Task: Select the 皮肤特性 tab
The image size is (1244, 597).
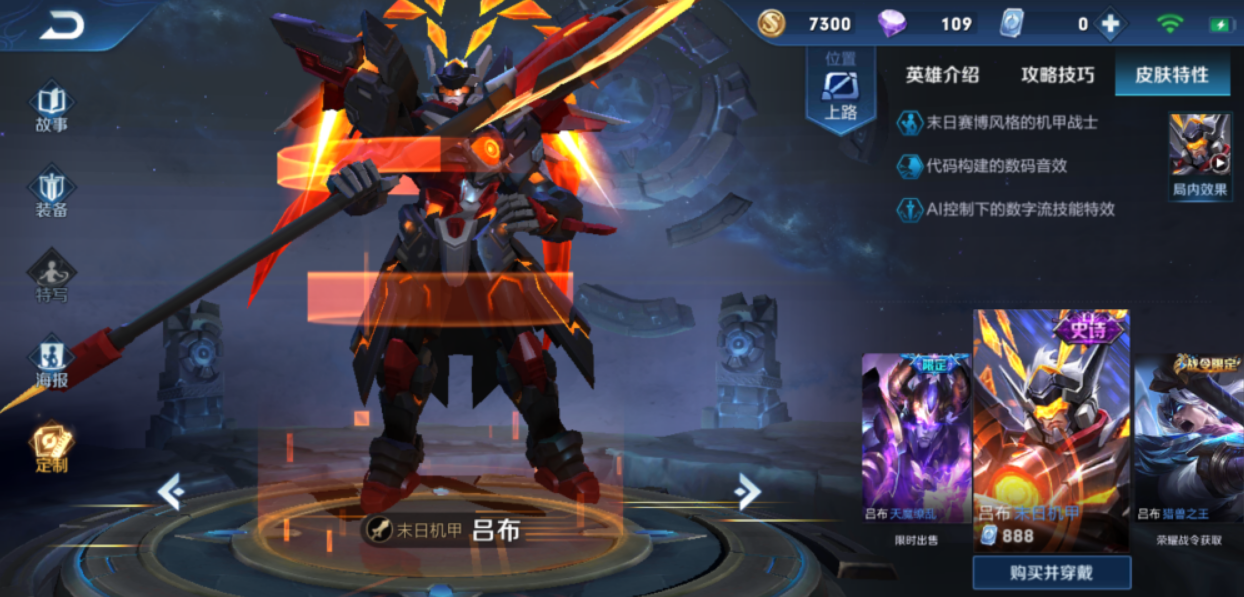Action: (x=1172, y=75)
